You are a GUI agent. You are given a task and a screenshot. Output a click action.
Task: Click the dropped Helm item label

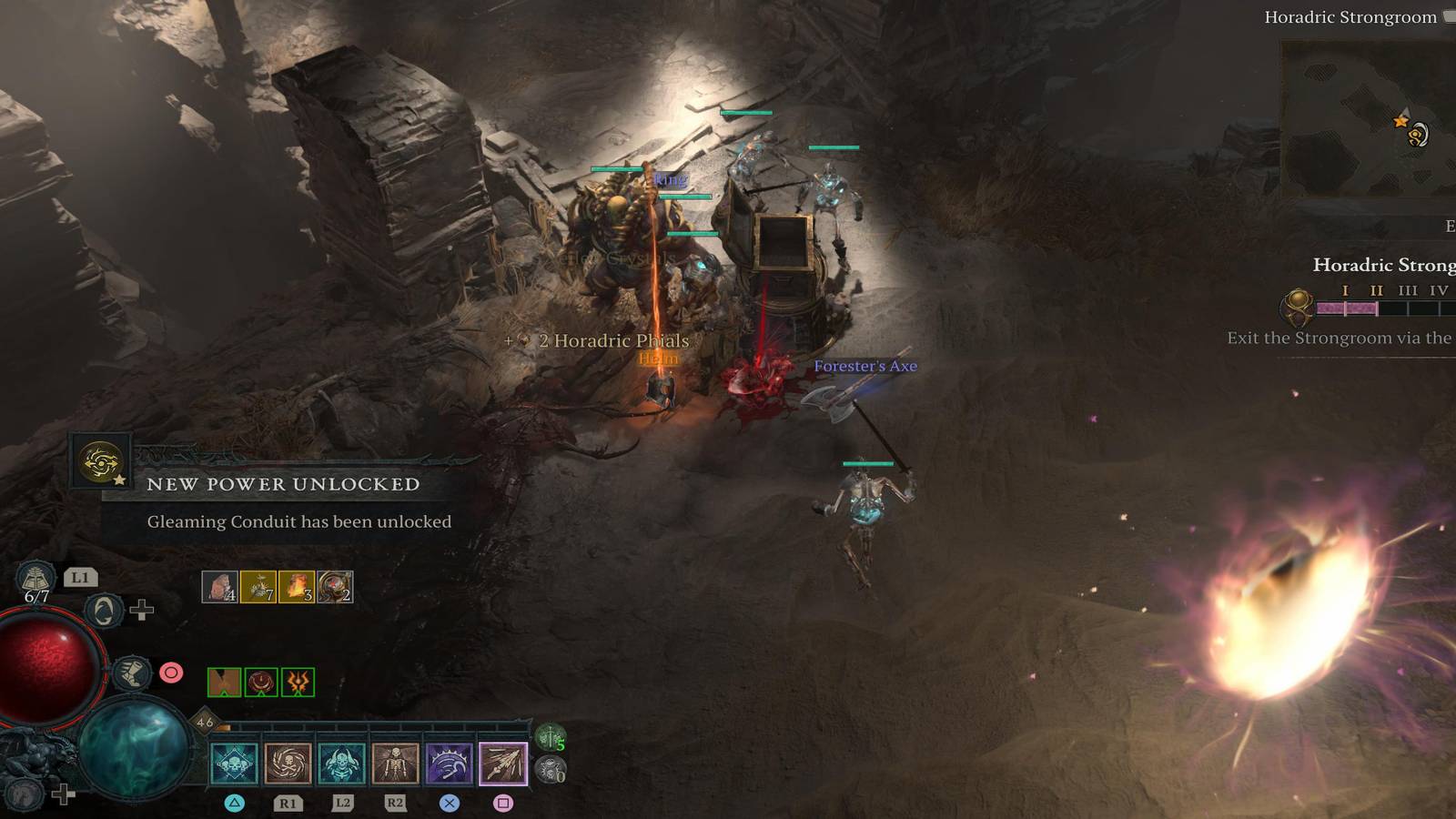(x=660, y=359)
